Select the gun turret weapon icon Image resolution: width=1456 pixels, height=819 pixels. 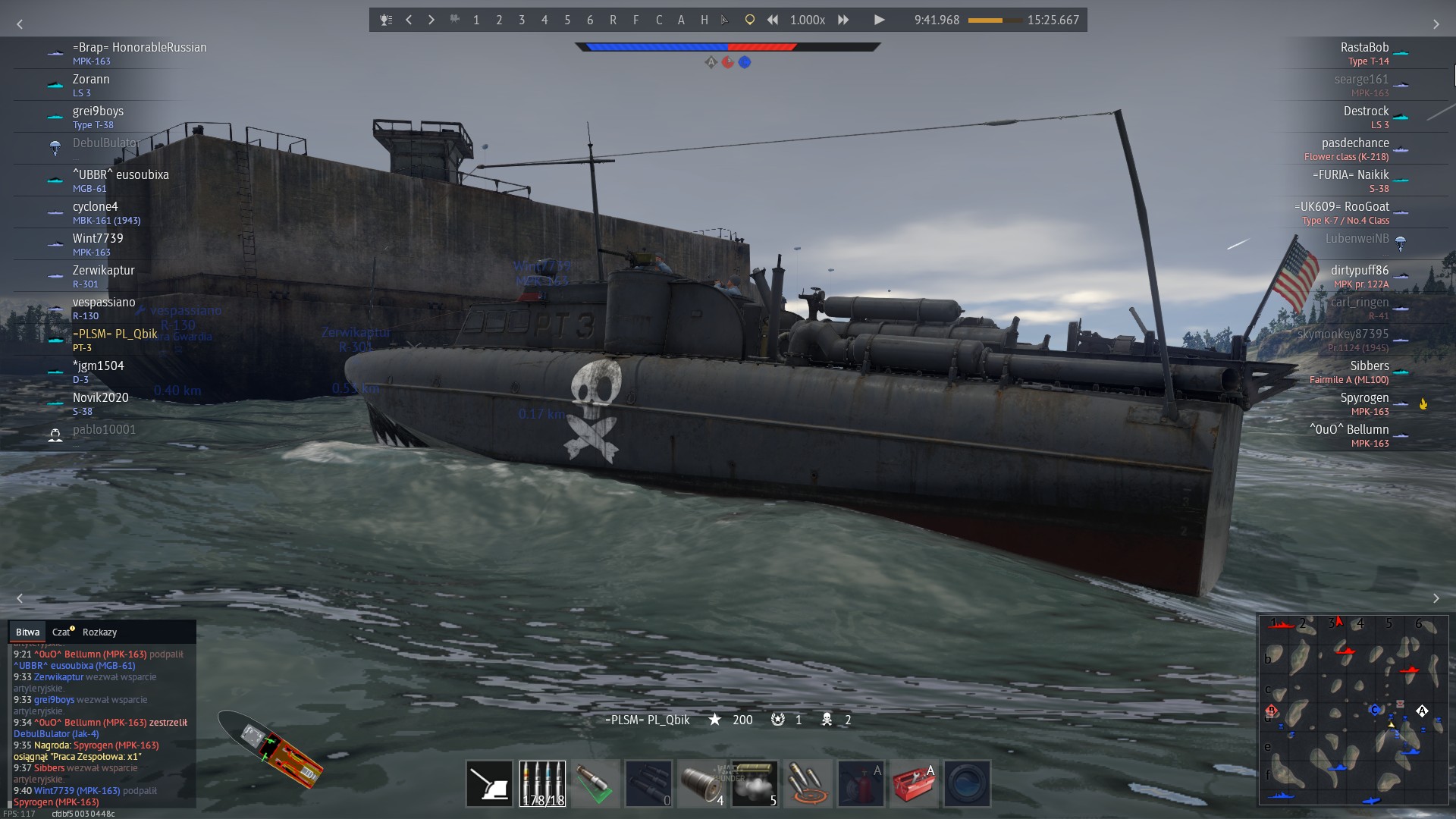pyautogui.click(x=489, y=783)
